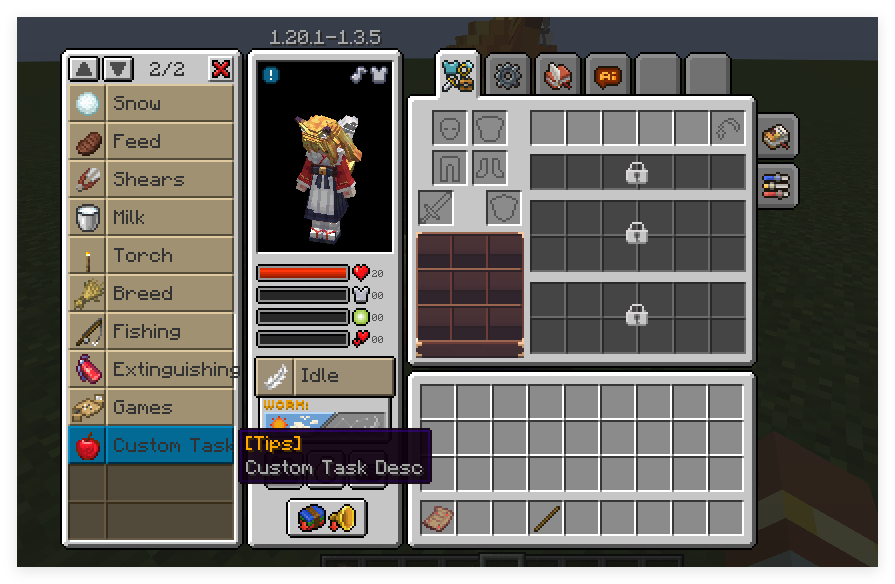Select the Snow task
The image size is (895, 584).
(x=152, y=104)
